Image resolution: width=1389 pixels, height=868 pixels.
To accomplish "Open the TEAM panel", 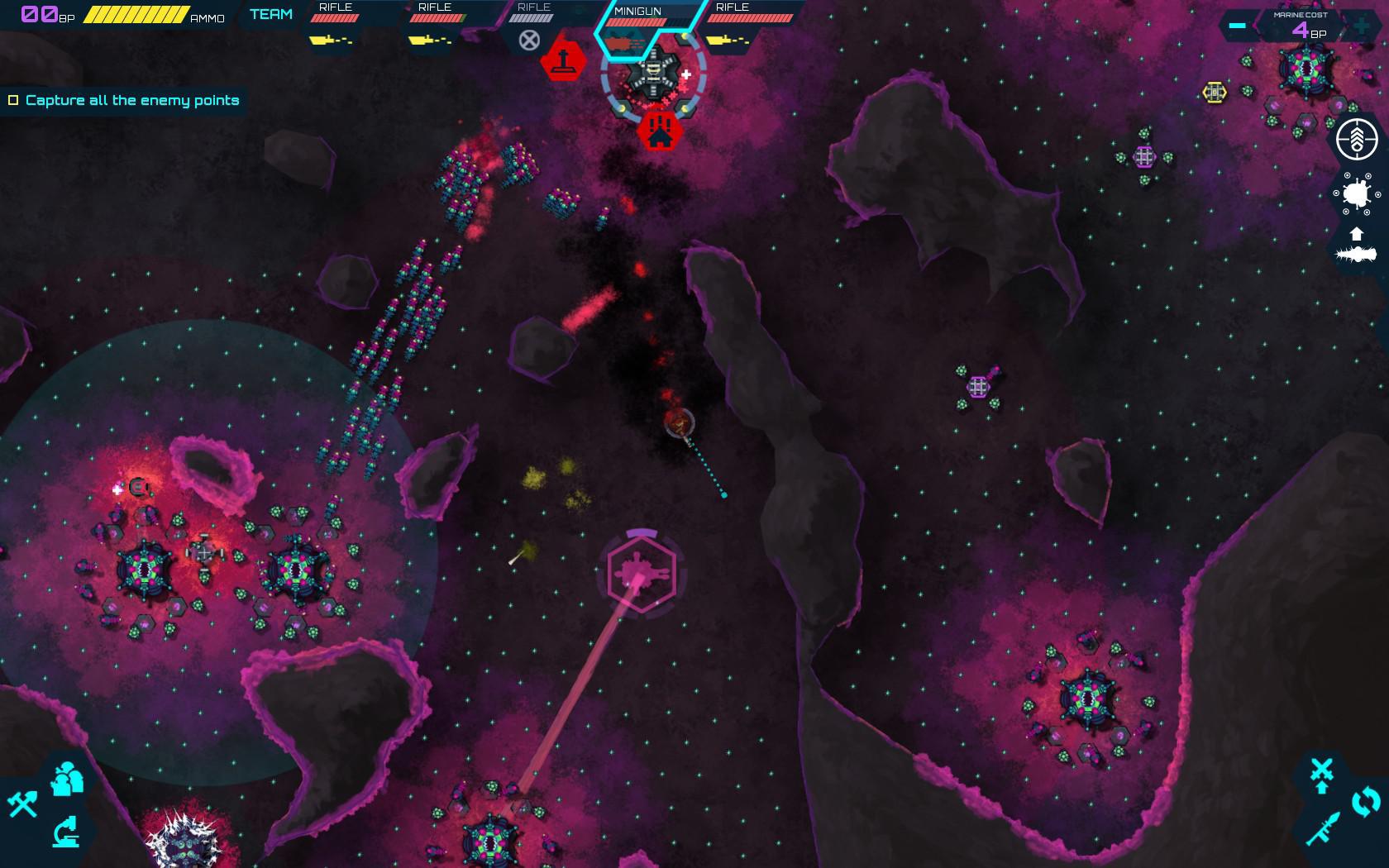I will pos(270,13).
